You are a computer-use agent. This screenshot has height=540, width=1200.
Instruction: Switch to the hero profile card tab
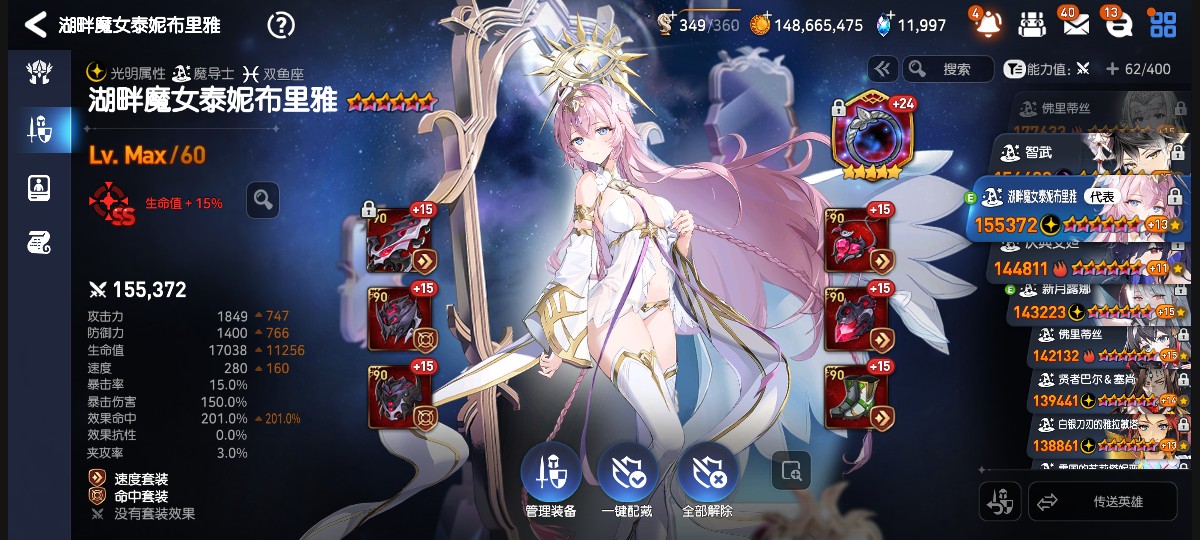[x=38, y=185]
